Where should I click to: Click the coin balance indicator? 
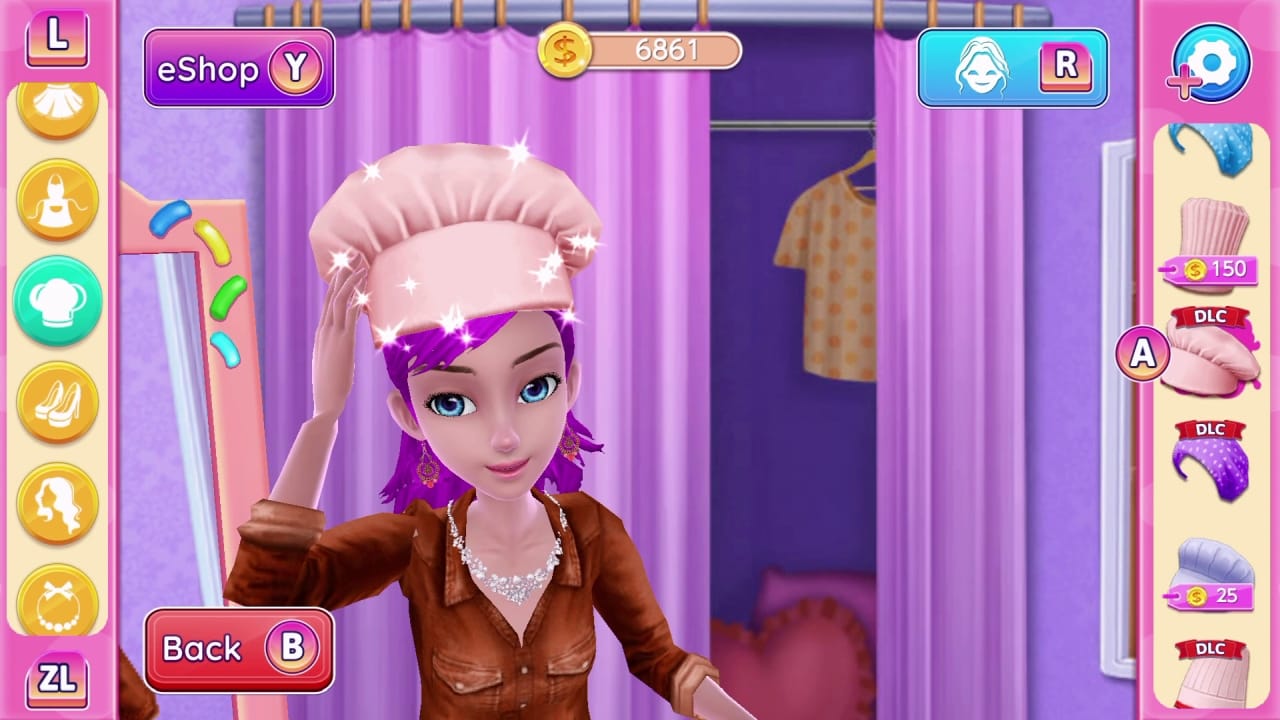(640, 51)
